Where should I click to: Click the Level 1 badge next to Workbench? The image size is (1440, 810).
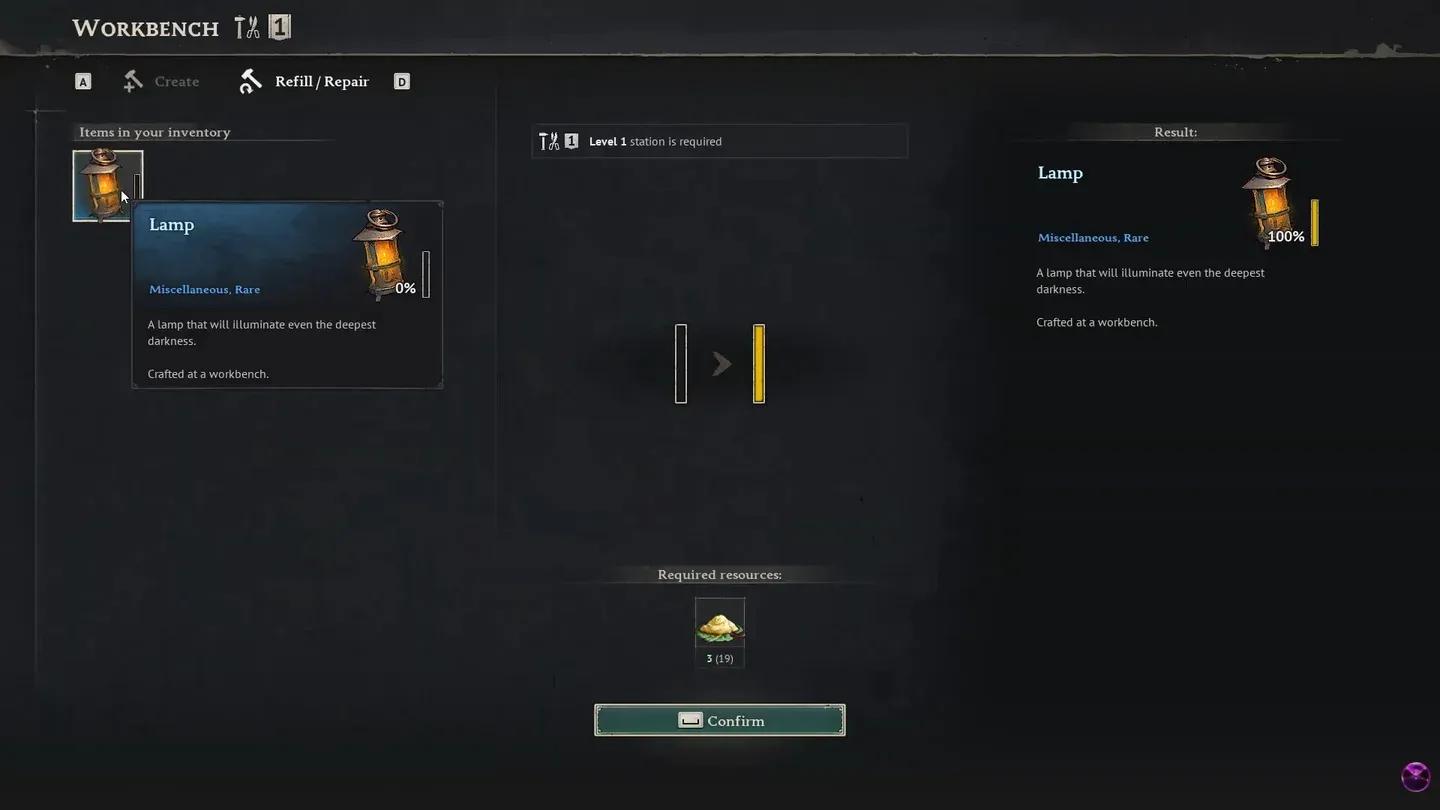[280, 27]
